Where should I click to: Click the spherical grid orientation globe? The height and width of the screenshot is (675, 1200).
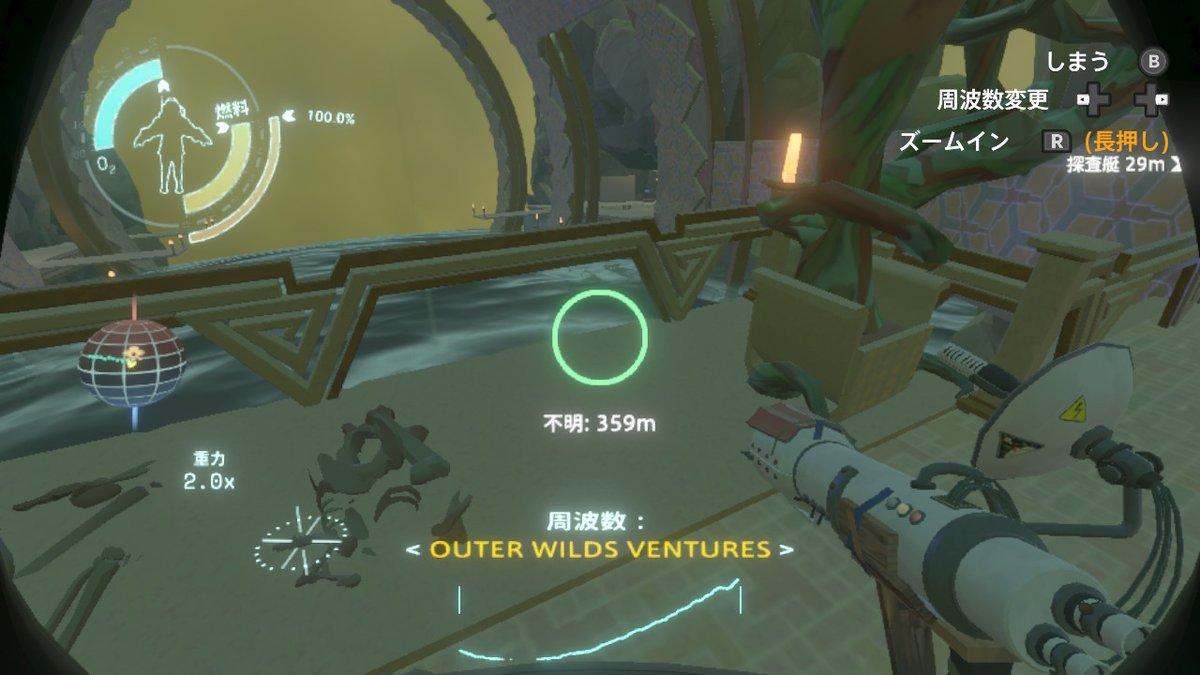click(132, 362)
